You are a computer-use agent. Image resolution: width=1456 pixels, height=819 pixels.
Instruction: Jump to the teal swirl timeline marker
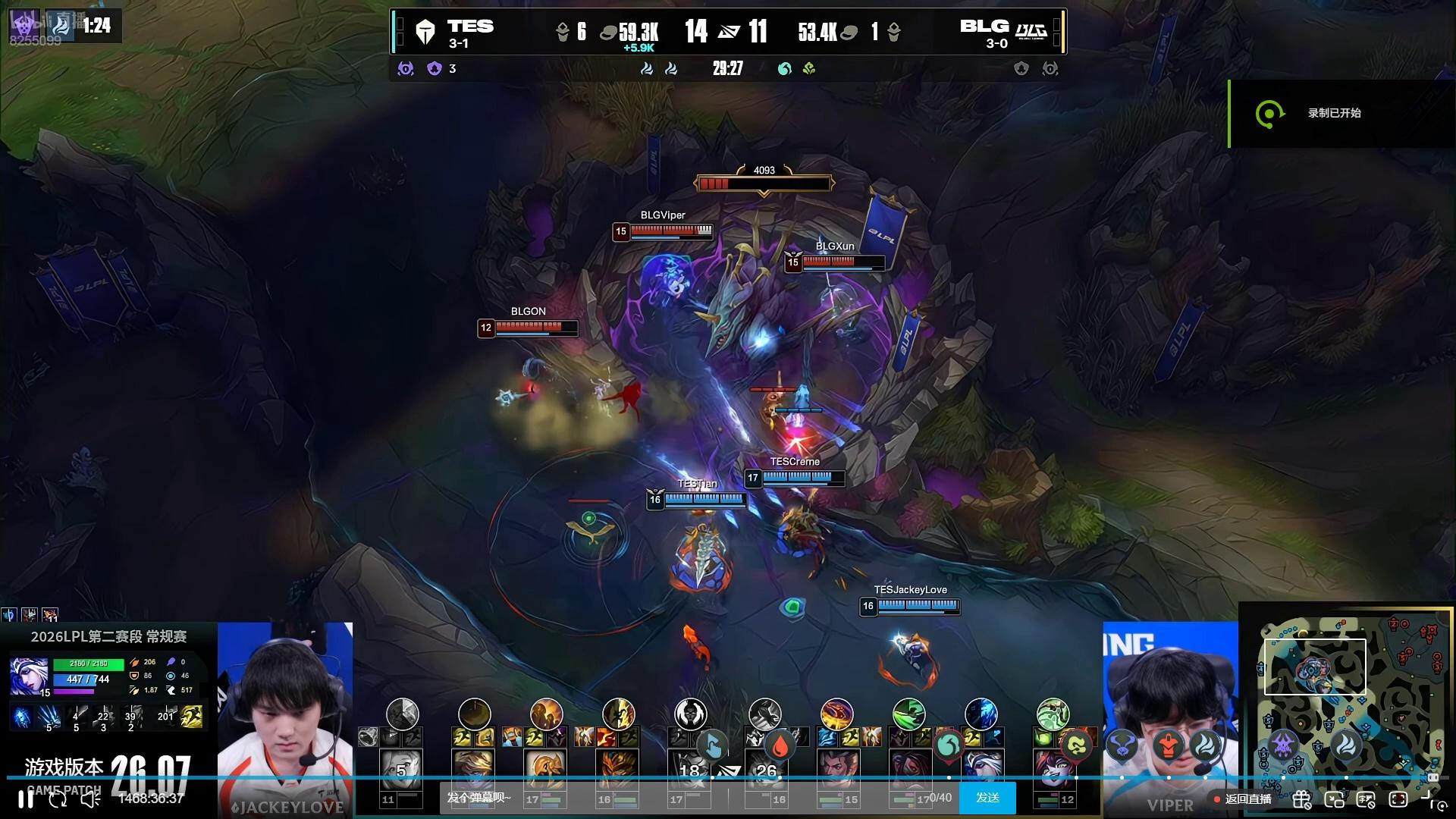948,746
